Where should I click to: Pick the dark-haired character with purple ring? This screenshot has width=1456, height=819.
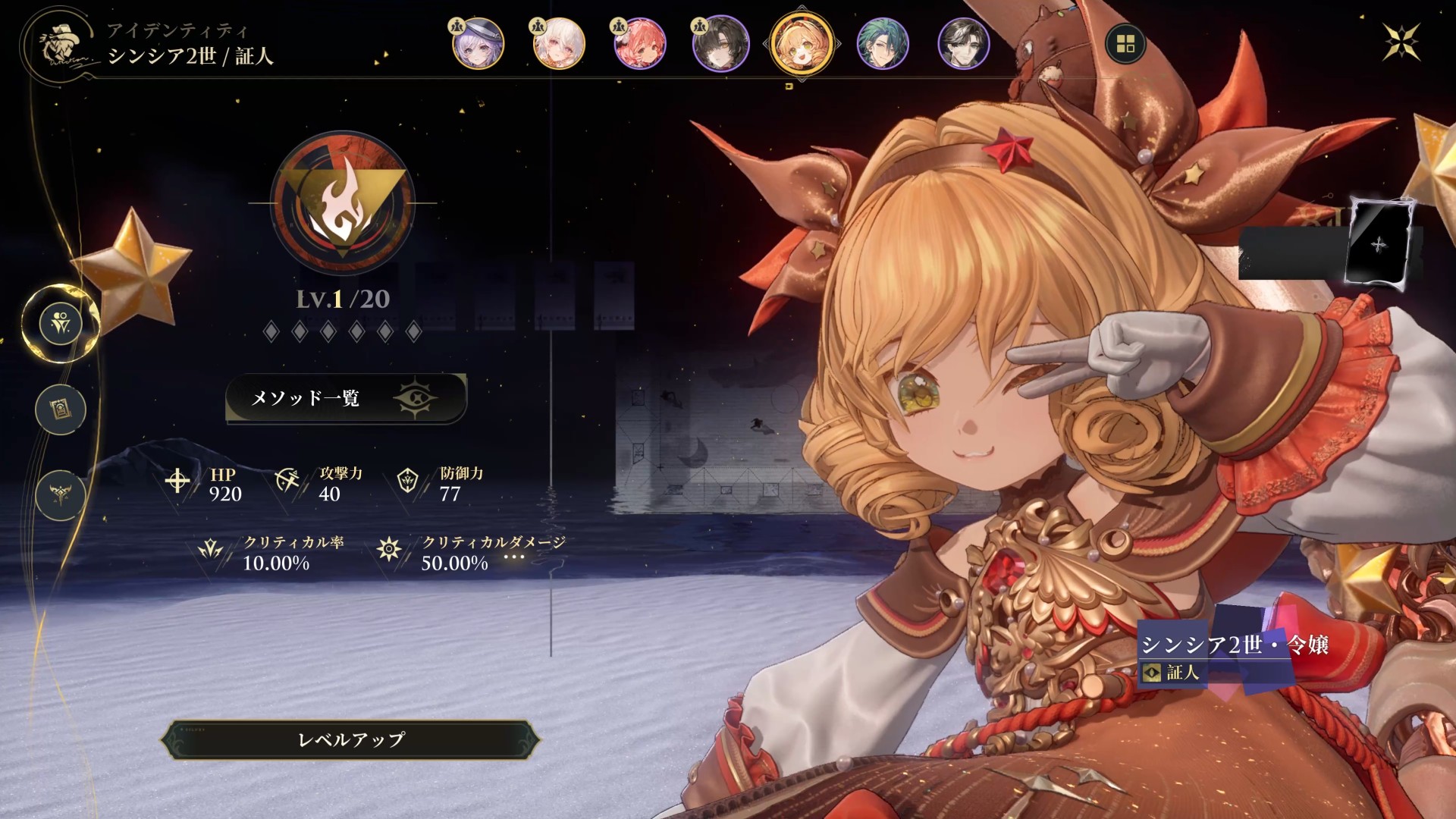coord(720,44)
